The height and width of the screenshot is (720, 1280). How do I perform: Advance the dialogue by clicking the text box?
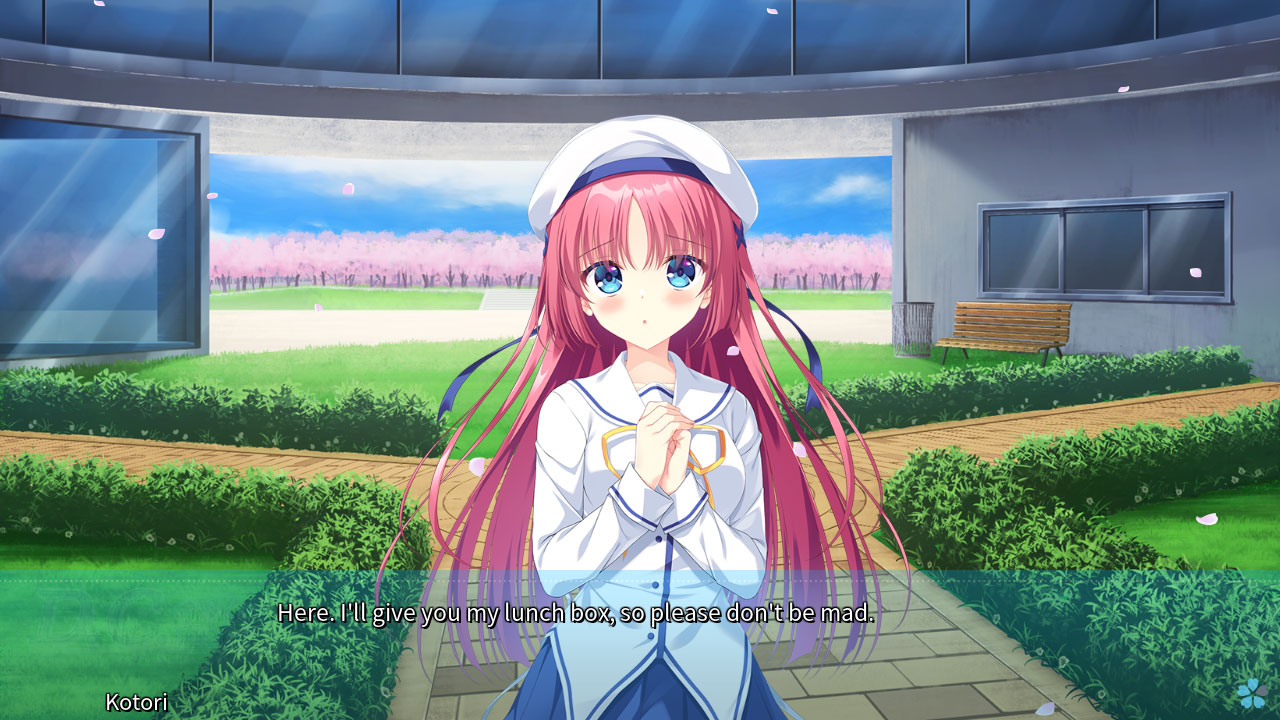click(x=640, y=650)
